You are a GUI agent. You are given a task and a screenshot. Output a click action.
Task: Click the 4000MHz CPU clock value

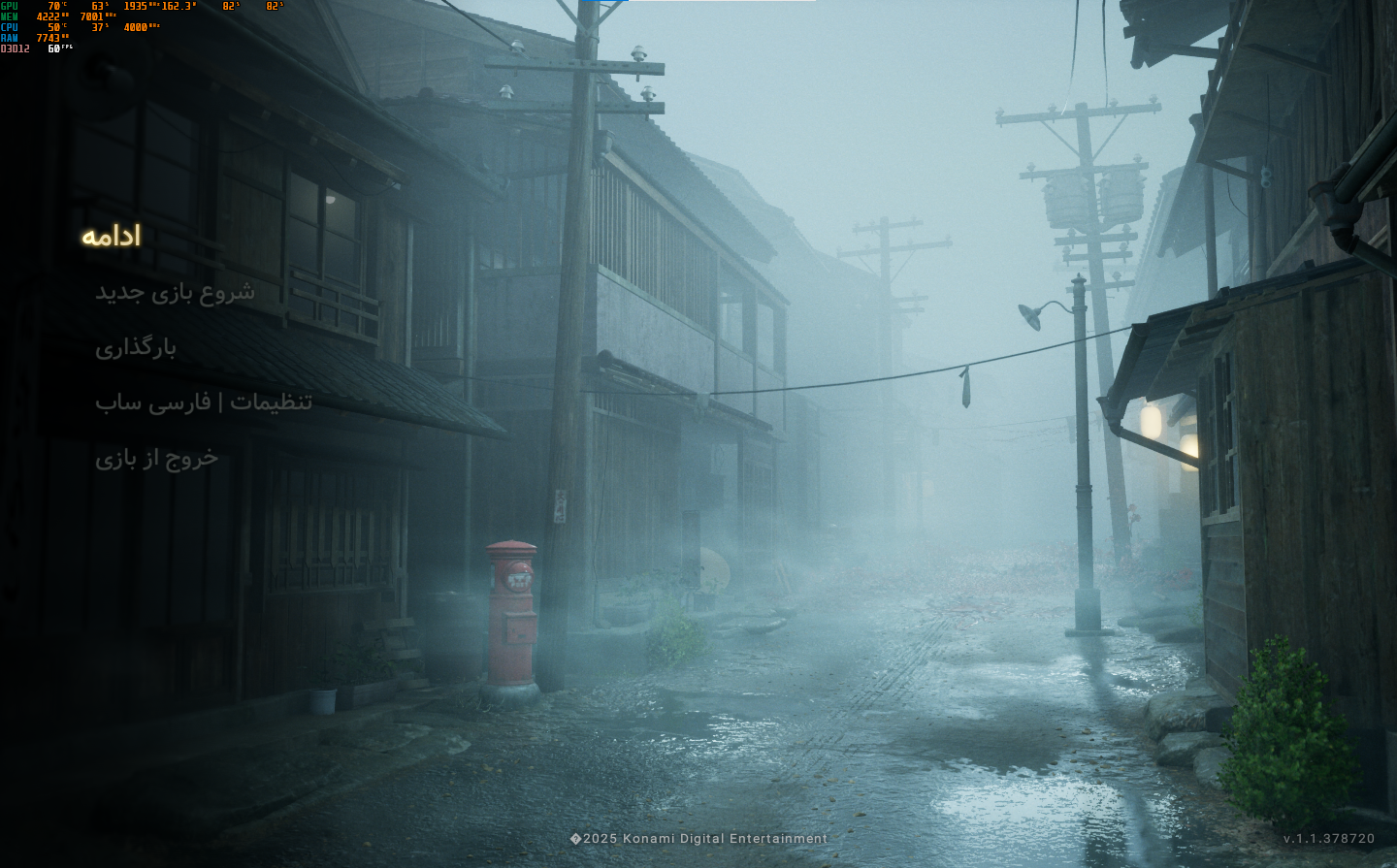pyautogui.click(x=136, y=26)
